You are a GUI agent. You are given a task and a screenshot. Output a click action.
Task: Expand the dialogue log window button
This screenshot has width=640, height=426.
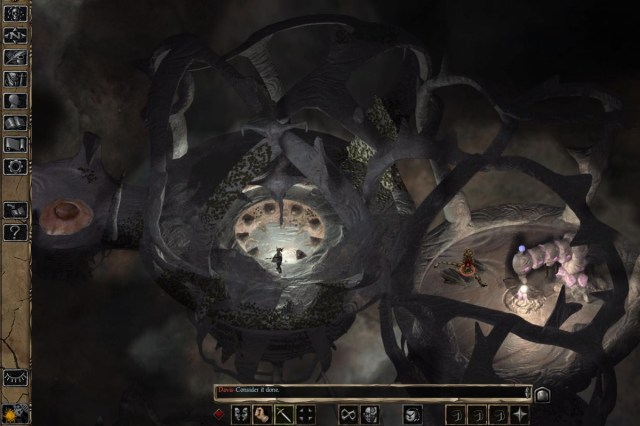[x=543, y=394]
